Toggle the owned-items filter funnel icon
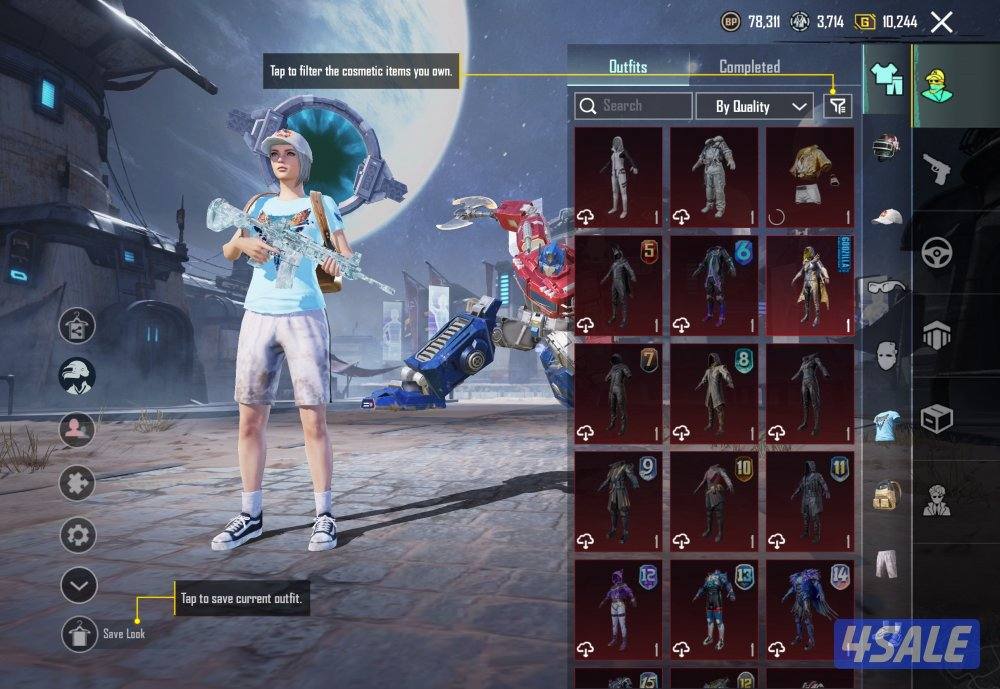Screen dimensions: 1000x689 click(837, 105)
